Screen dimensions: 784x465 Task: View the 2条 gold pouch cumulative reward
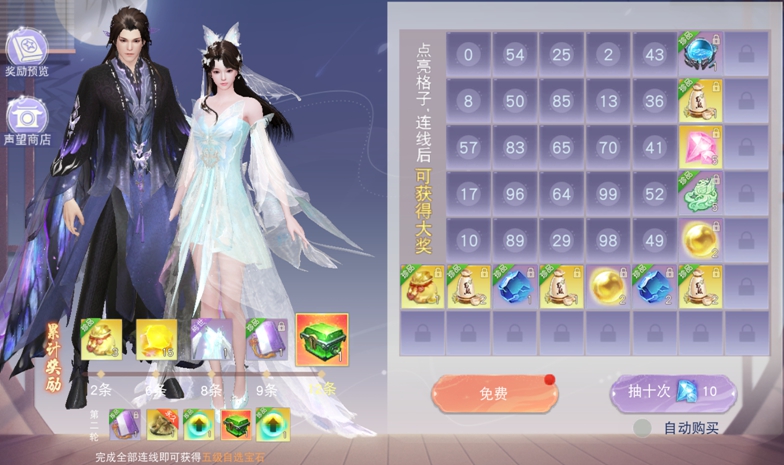click(x=101, y=340)
